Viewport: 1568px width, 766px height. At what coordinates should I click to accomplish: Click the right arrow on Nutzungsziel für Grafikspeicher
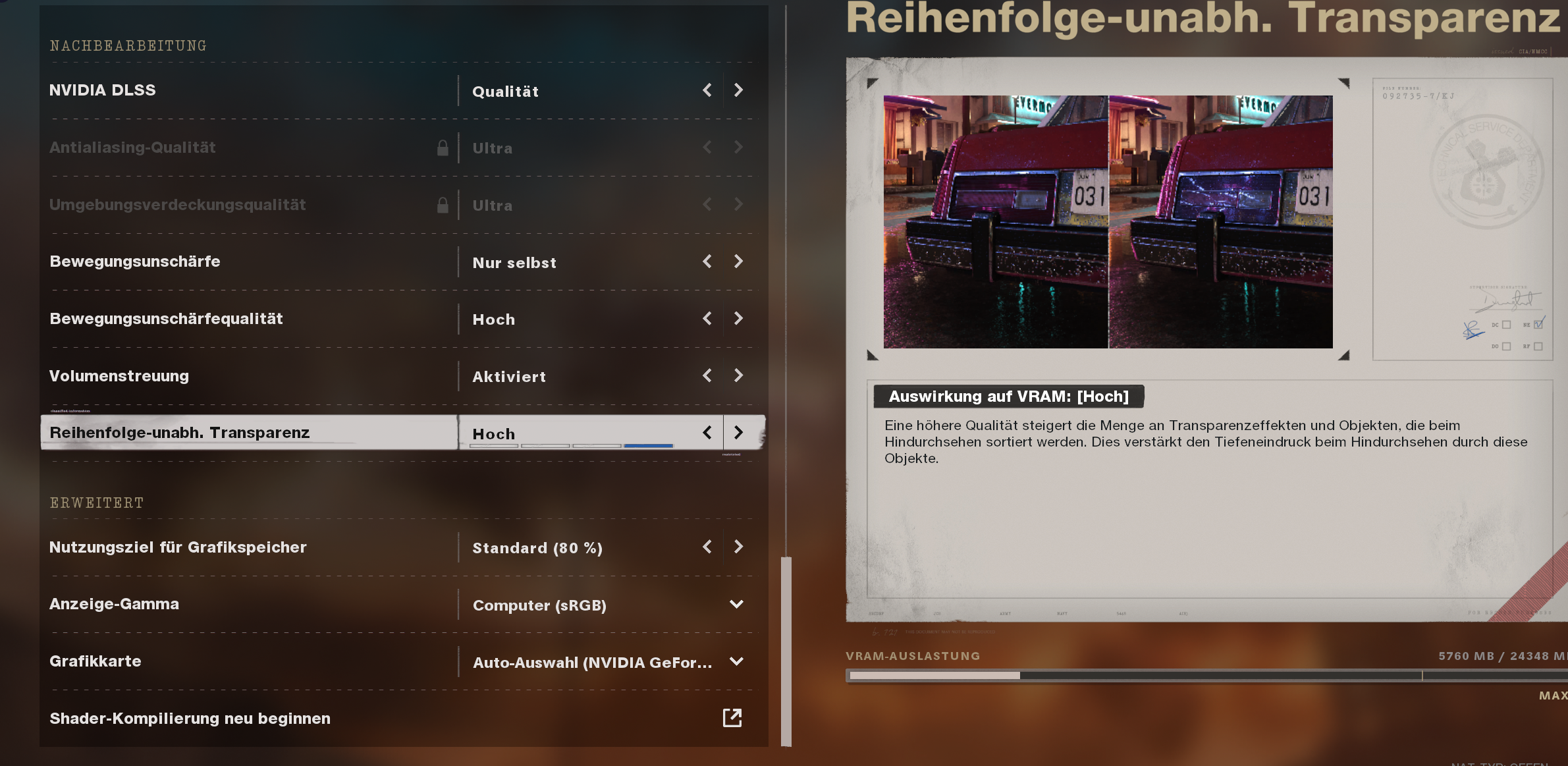[x=738, y=547]
